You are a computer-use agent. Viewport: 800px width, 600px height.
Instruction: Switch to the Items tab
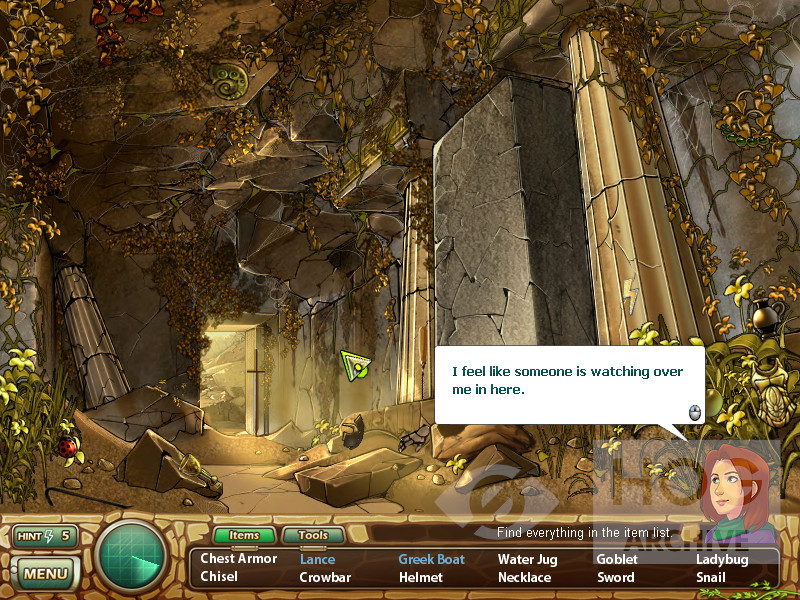point(244,536)
